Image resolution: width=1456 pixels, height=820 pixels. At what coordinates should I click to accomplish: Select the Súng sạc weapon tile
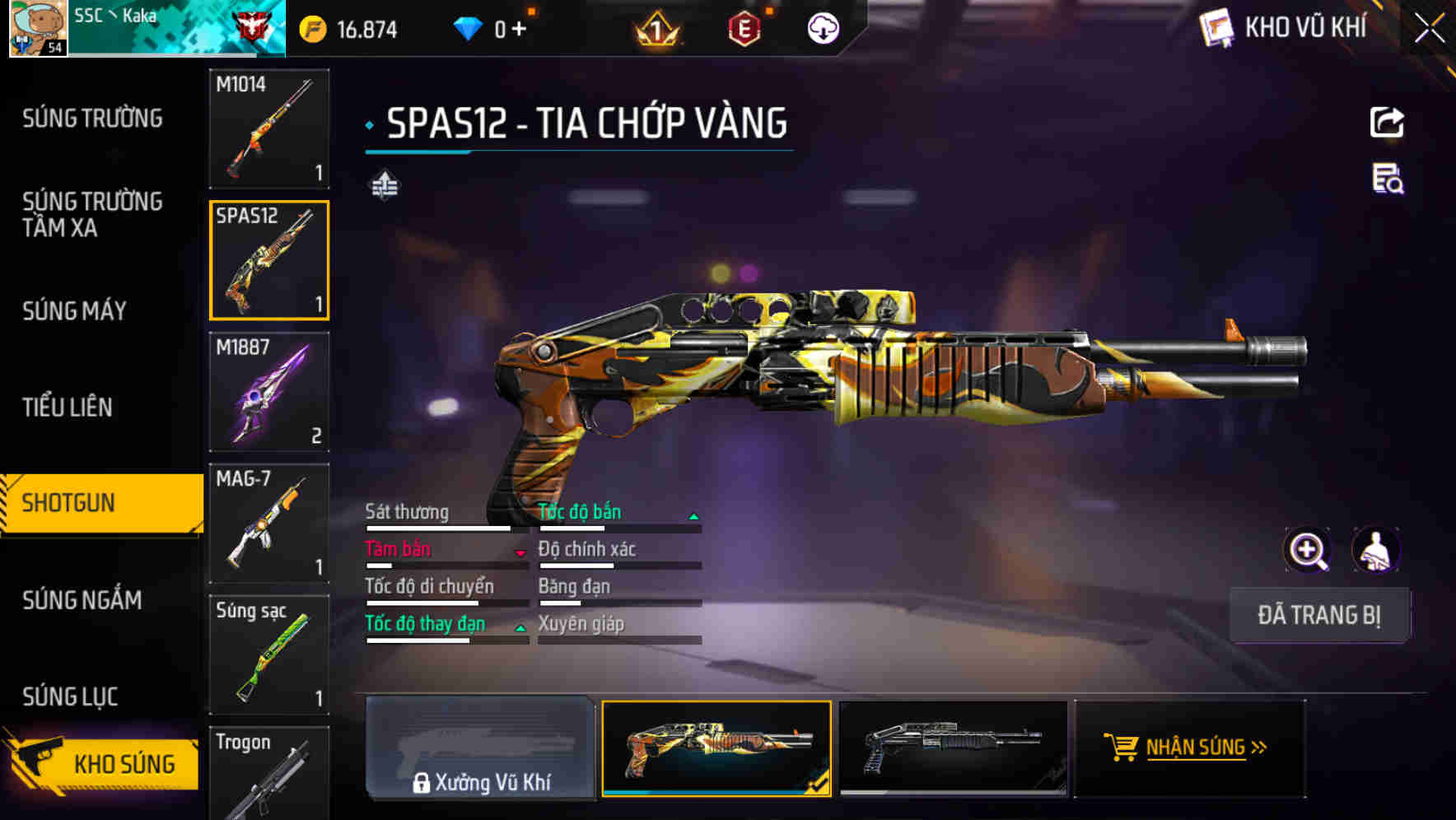click(269, 655)
